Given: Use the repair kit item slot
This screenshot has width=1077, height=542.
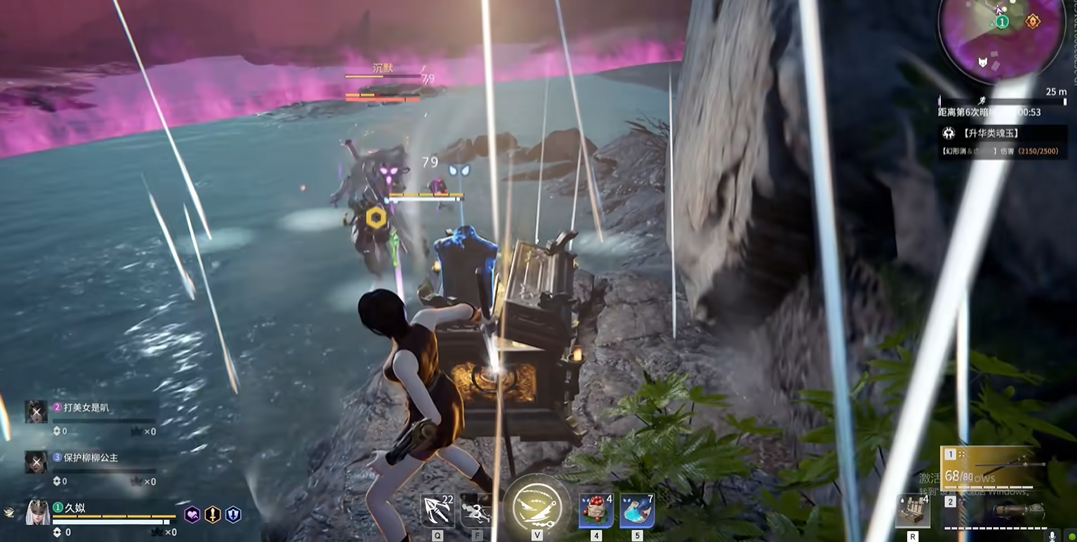Looking at the screenshot, I should (912, 510).
